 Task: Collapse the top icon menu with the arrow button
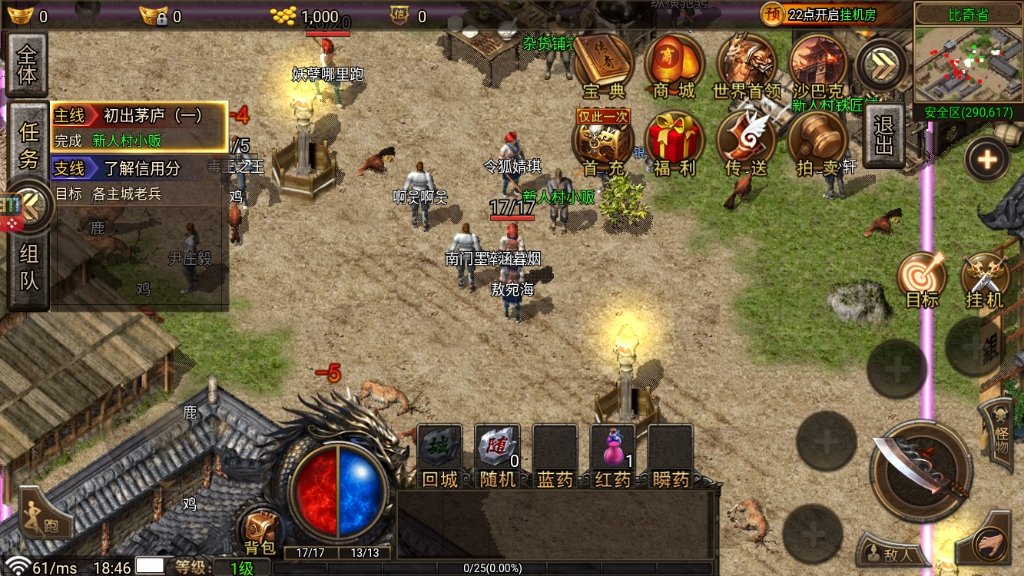(882, 62)
